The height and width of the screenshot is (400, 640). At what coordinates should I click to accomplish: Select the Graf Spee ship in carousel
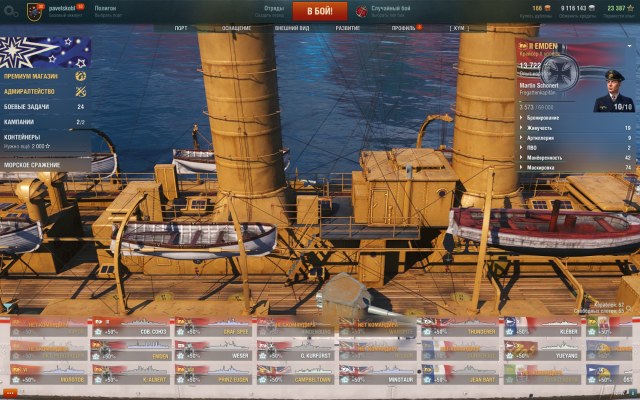click(214, 328)
